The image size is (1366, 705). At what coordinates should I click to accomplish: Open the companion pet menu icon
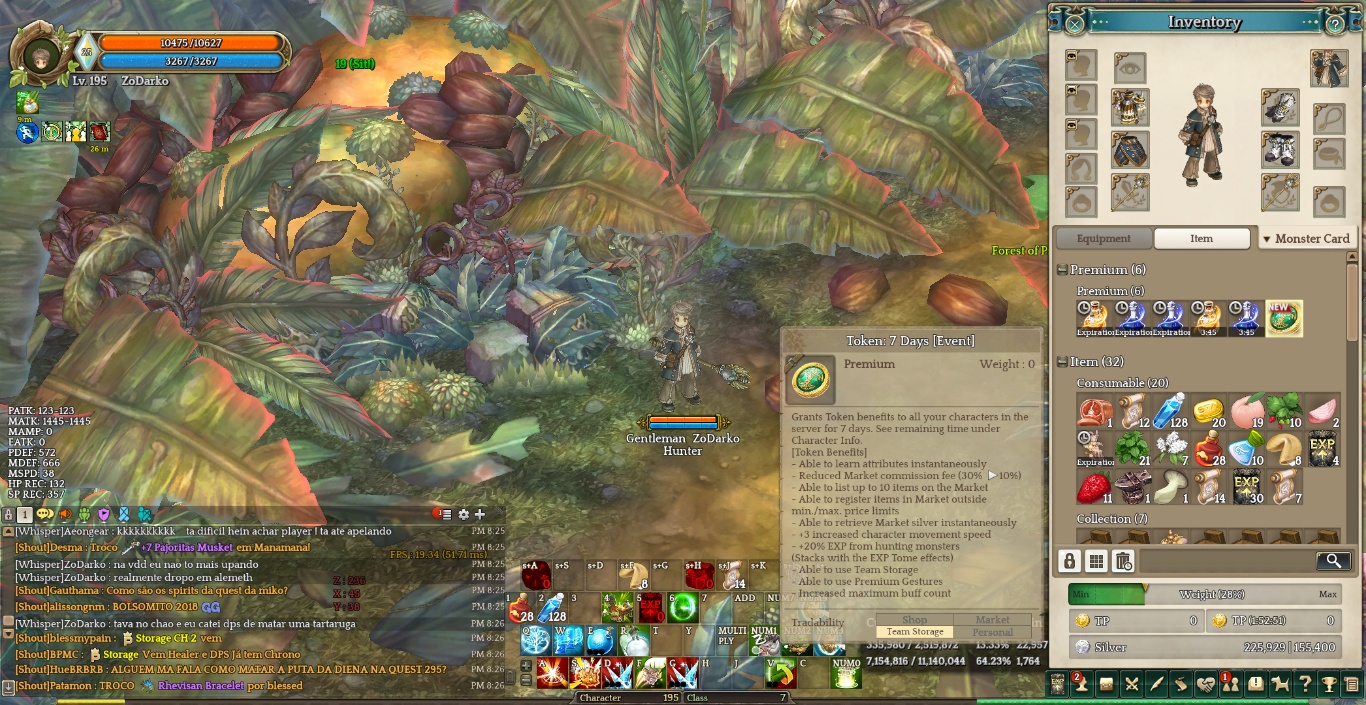point(1279,684)
